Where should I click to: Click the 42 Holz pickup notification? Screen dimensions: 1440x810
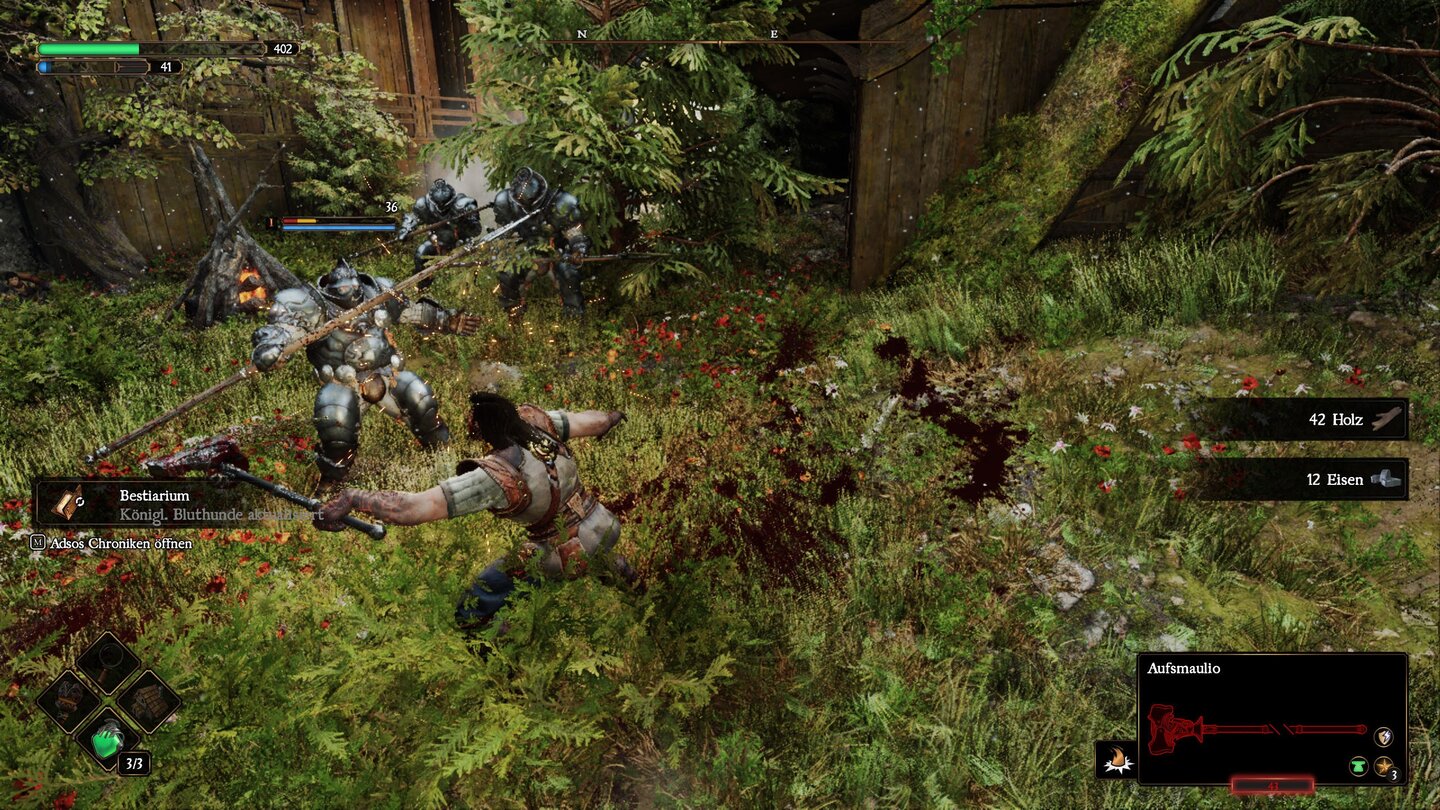[1304, 420]
